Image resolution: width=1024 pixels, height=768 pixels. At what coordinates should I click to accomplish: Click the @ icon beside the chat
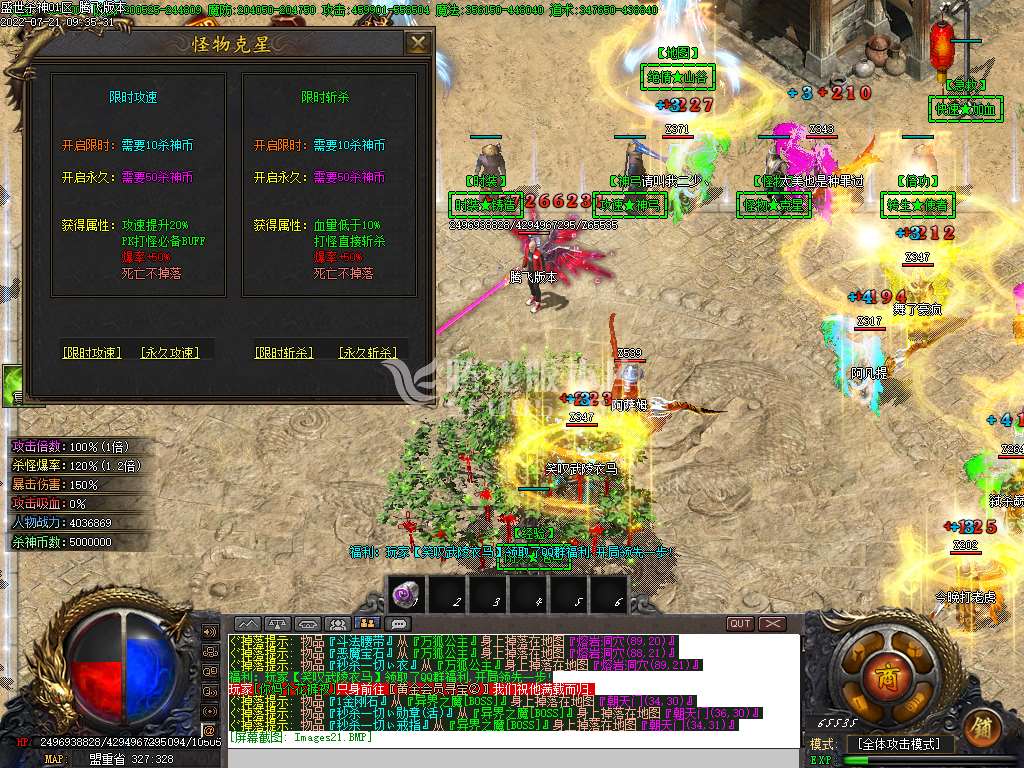click(x=210, y=730)
